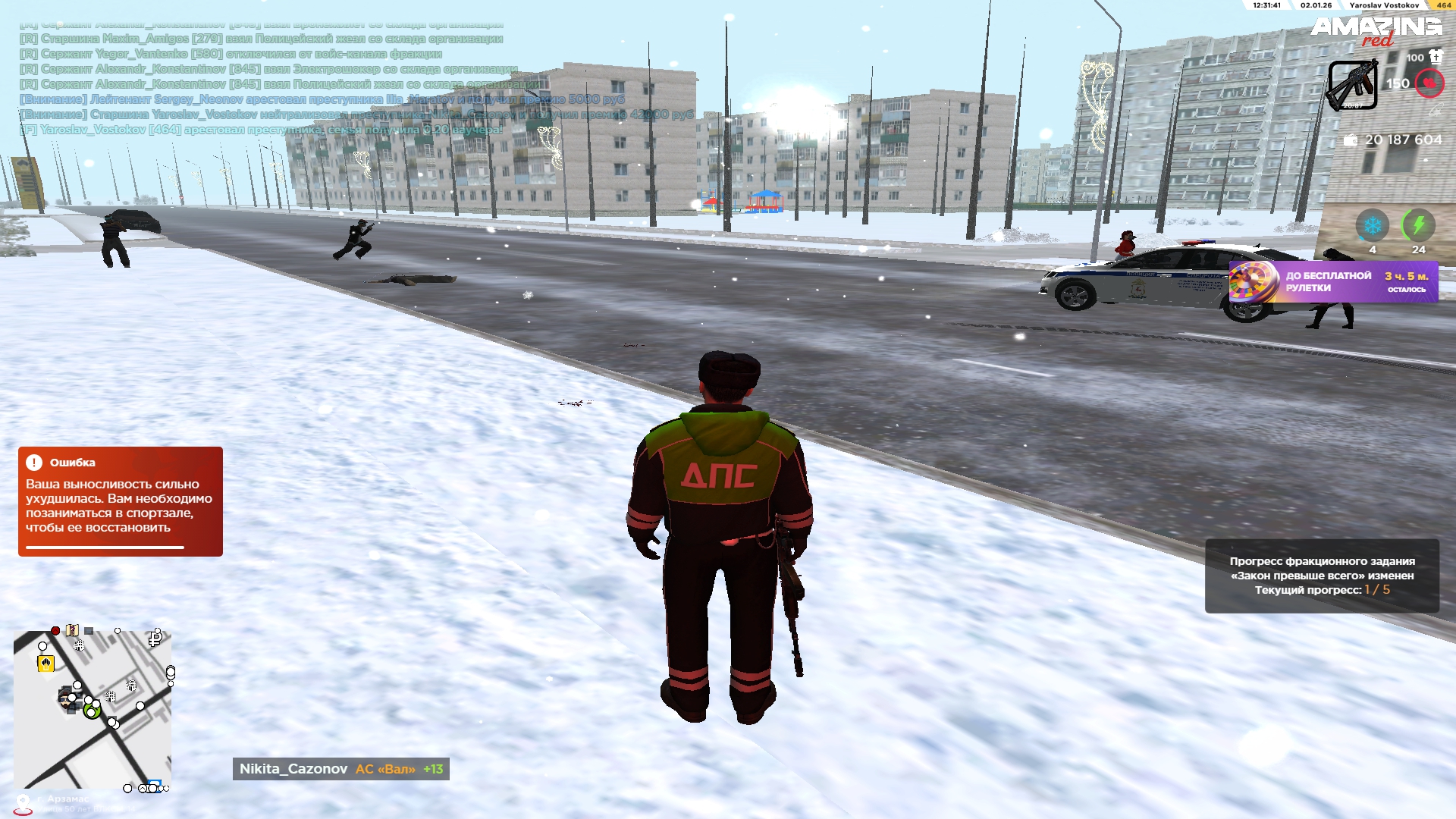The image size is (1456, 819).
Task: Select the yellow gas station minimap marker
Action: tap(45, 664)
